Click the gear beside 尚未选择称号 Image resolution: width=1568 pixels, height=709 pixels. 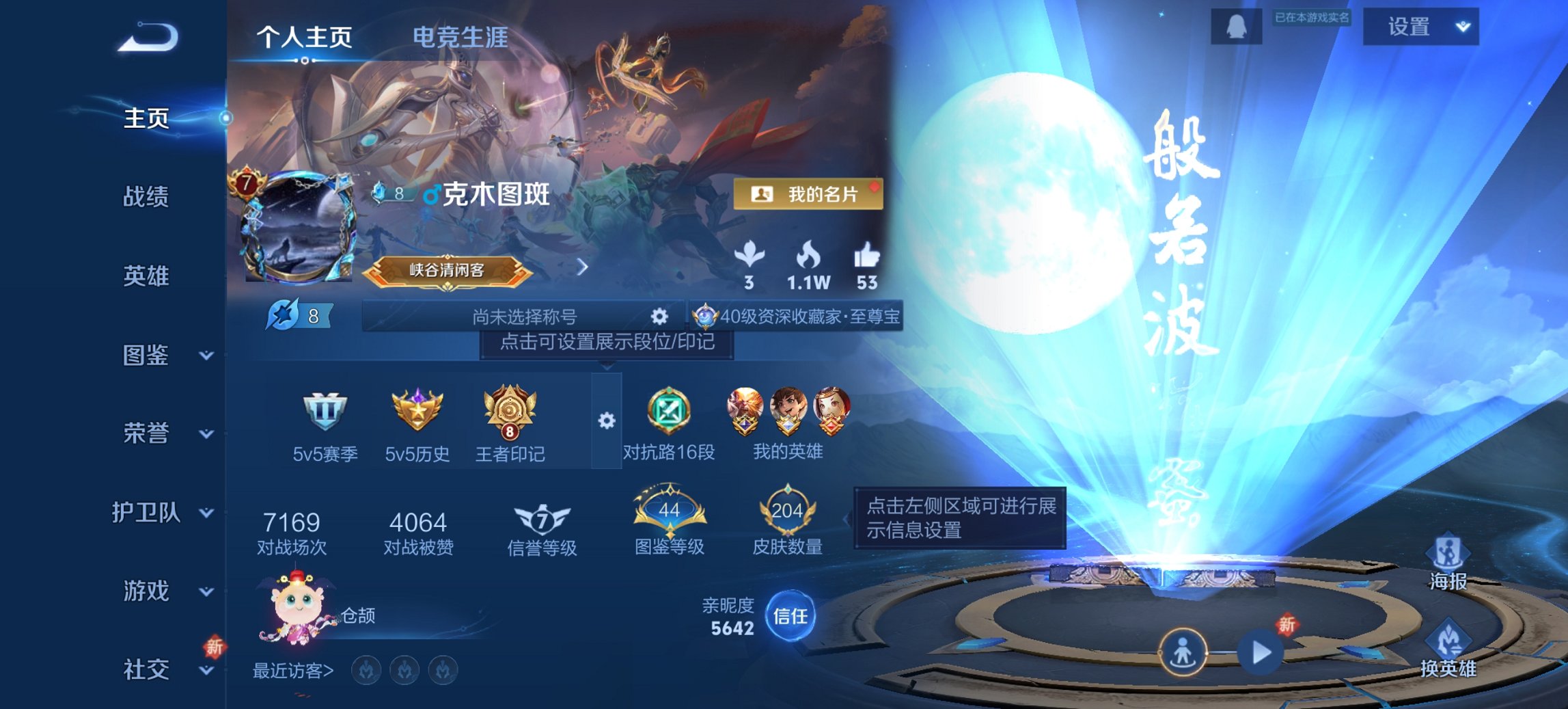(x=658, y=317)
